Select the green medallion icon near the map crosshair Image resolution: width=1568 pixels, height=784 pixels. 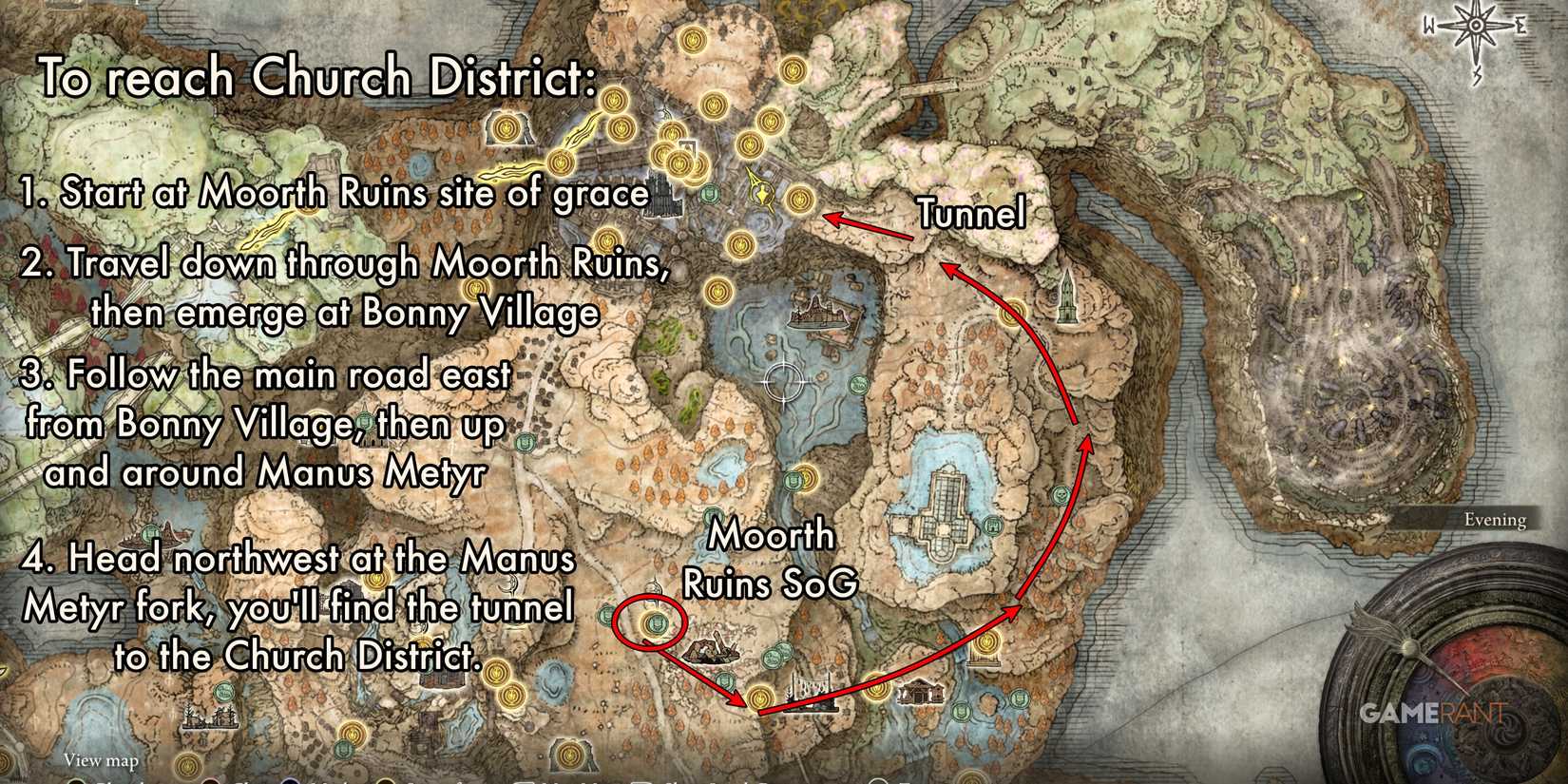[x=859, y=384]
